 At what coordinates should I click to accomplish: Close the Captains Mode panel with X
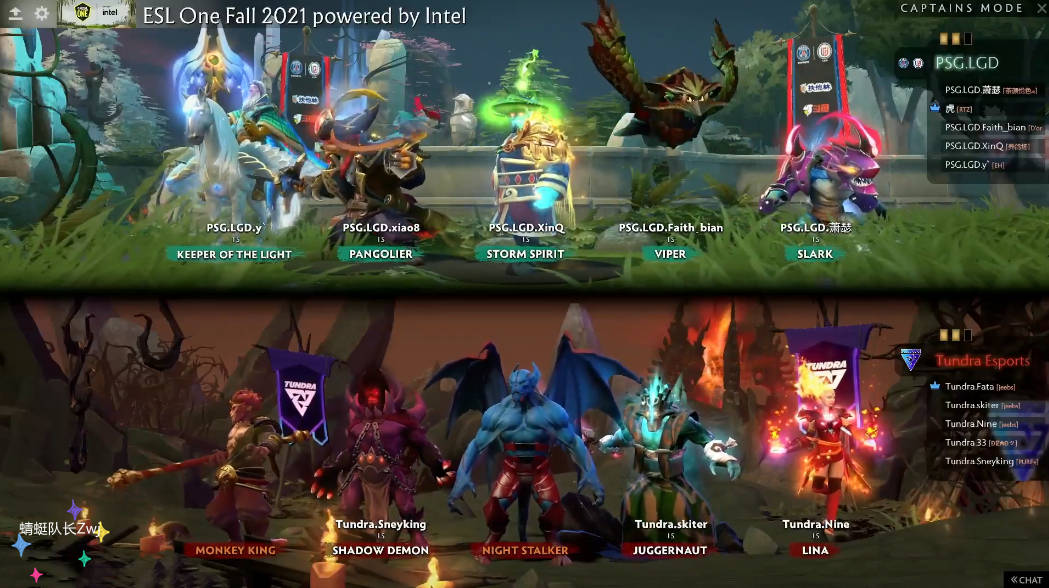pos(1036,8)
